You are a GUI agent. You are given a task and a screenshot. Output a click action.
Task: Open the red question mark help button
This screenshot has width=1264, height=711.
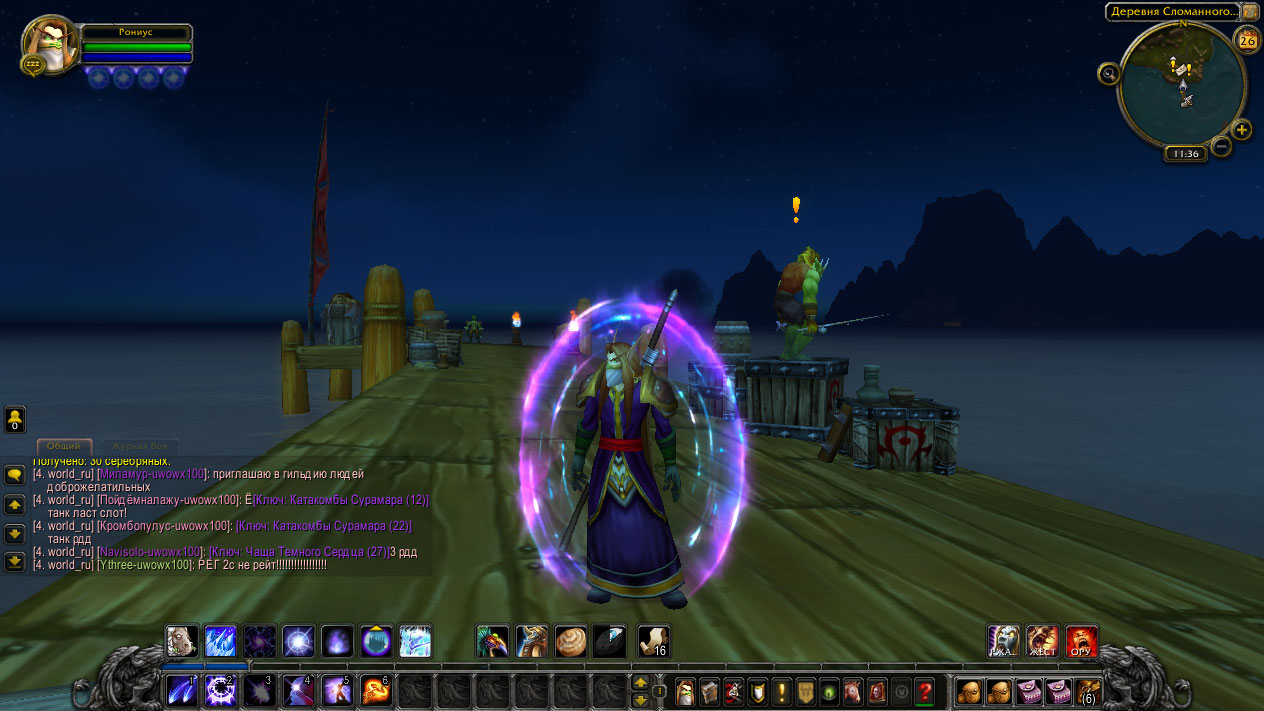pos(925,690)
